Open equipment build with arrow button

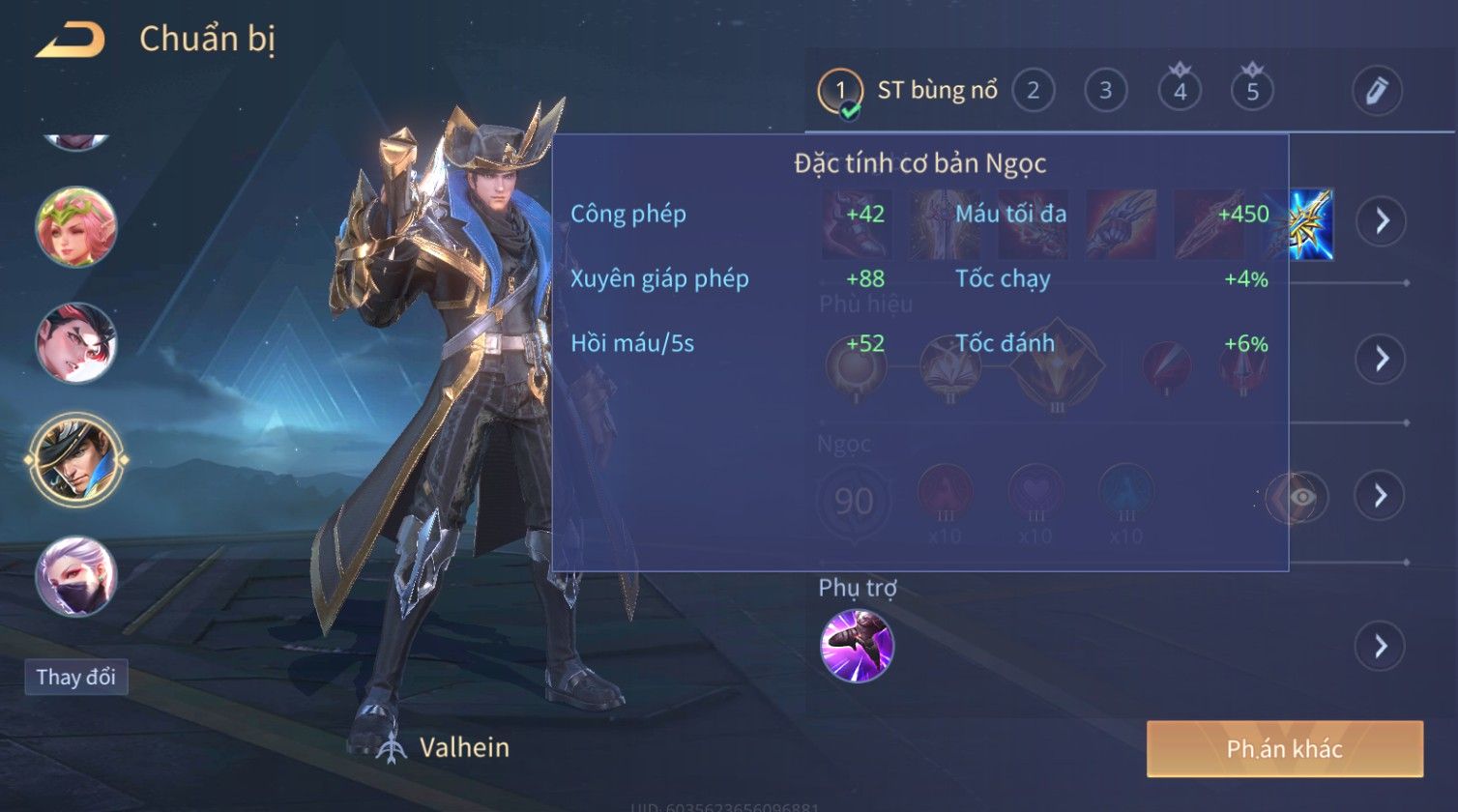click(1381, 221)
